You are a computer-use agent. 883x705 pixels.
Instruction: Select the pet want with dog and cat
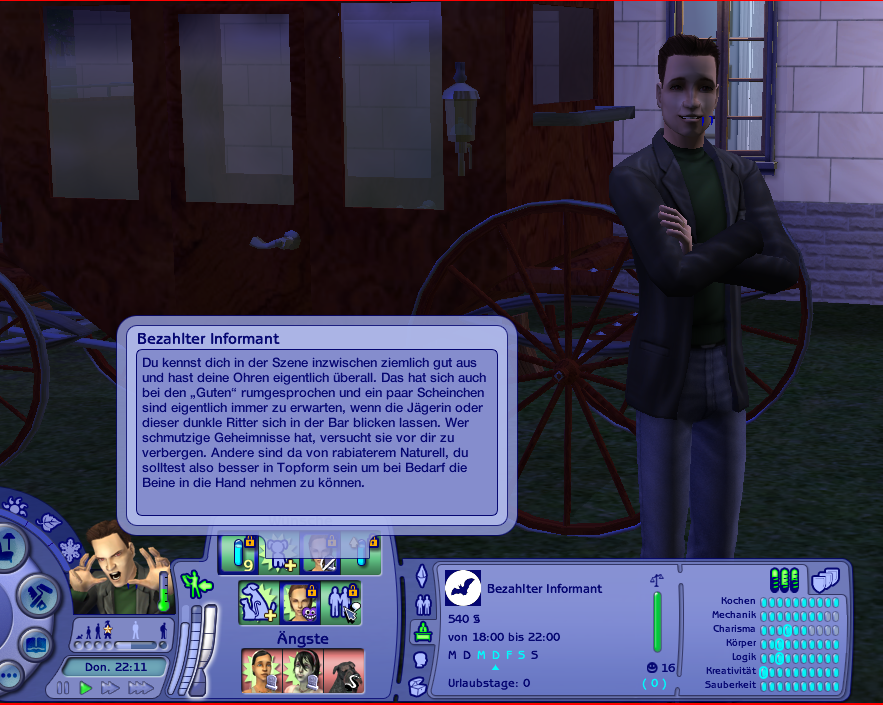coord(259,603)
